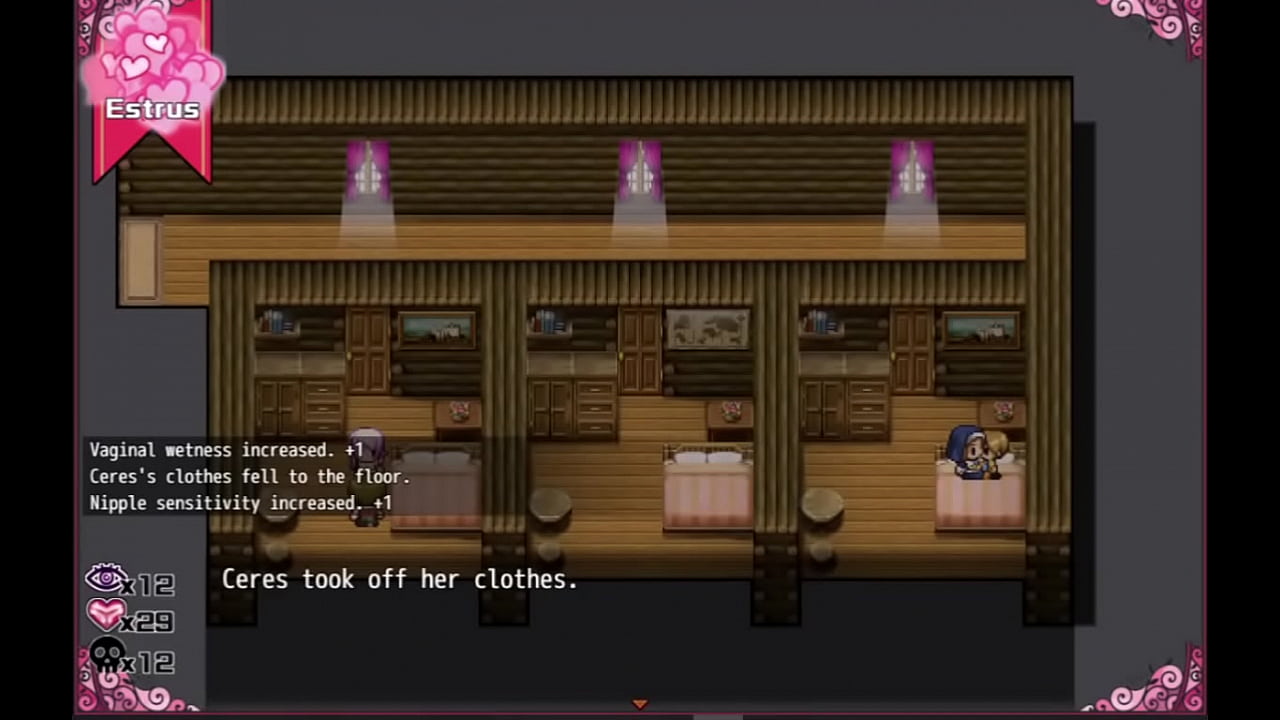Select the 'Ceres's clothes fell to the floor.' message
1280x720 pixels.
248,477
